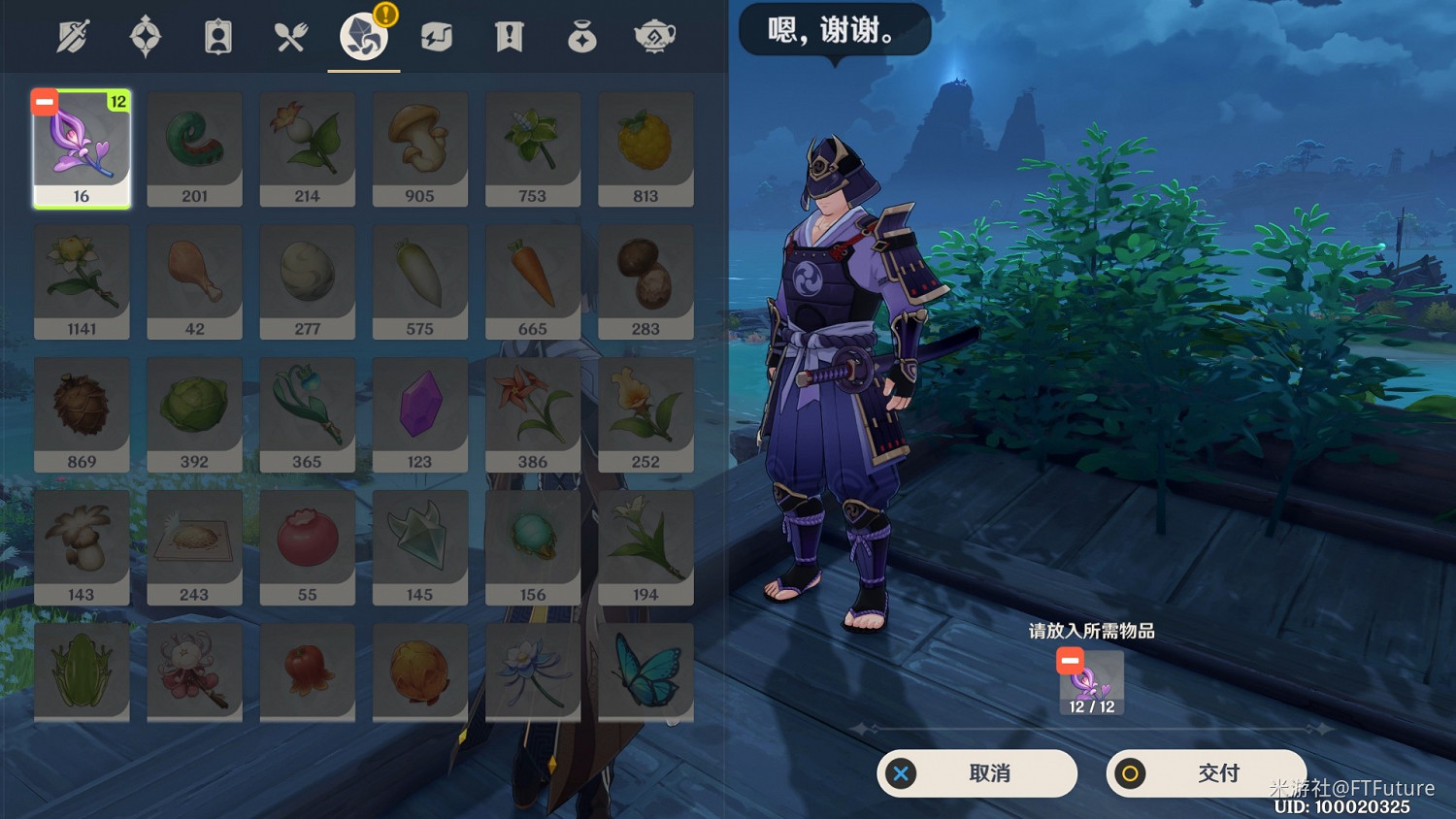This screenshot has width=1456, height=819.
Task: Click the exclamation alert badge on the Materials tab
Action: pos(385,15)
